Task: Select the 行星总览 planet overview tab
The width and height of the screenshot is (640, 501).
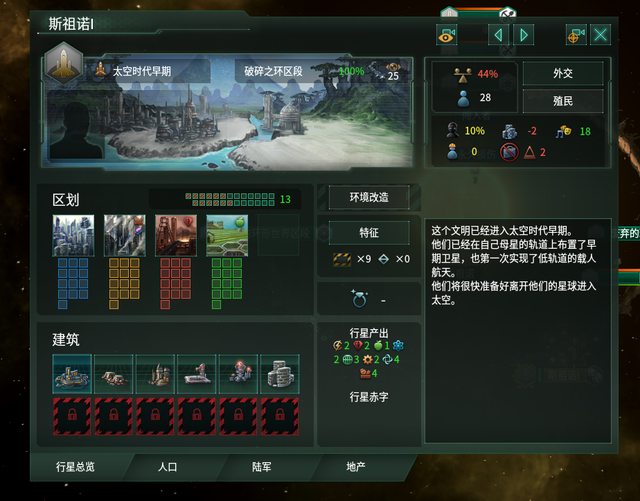Action: (x=76, y=466)
